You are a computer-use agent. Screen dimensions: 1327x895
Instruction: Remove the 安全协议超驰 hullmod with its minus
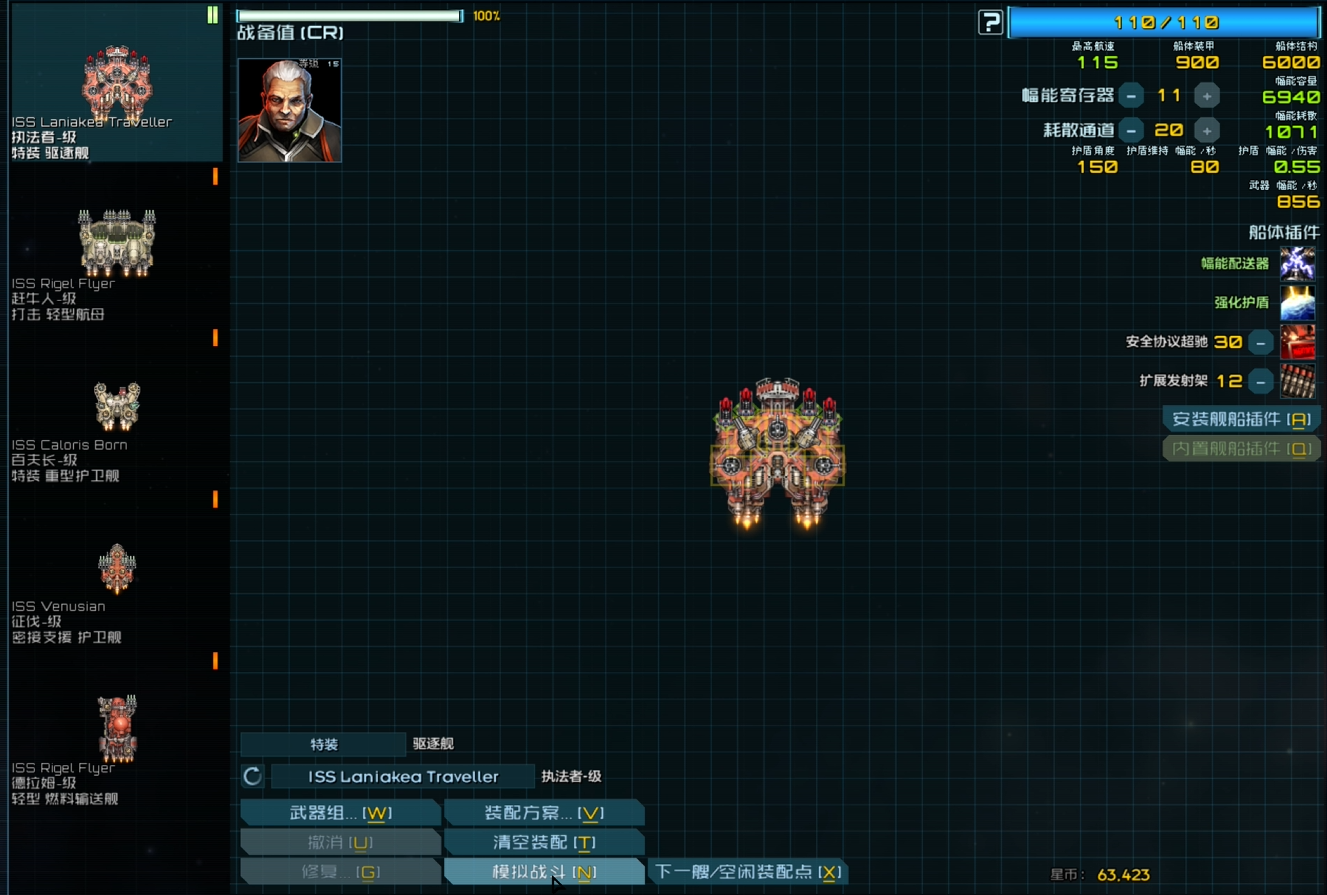pyautogui.click(x=1261, y=342)
